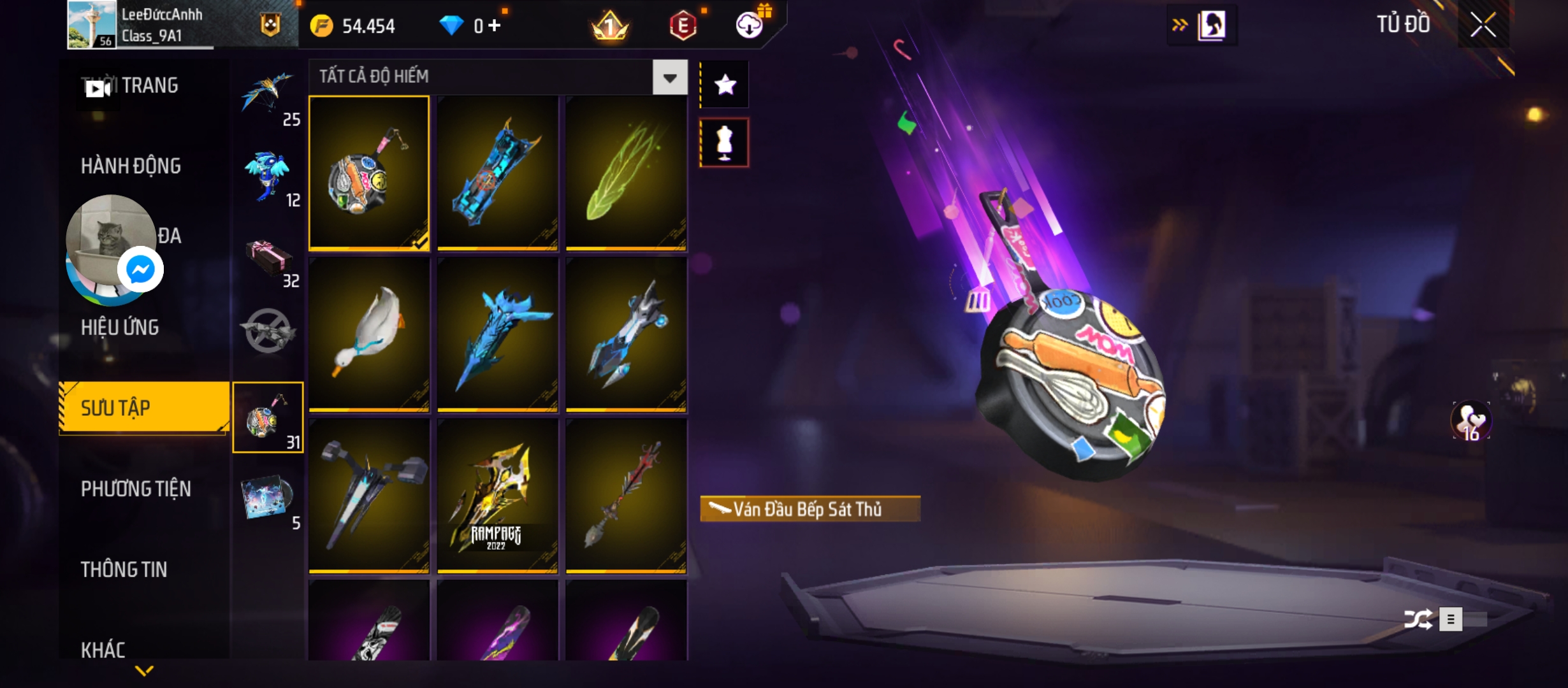Open the Tất Cả Độ Hiếm rarity dropdown

(669, 78)
